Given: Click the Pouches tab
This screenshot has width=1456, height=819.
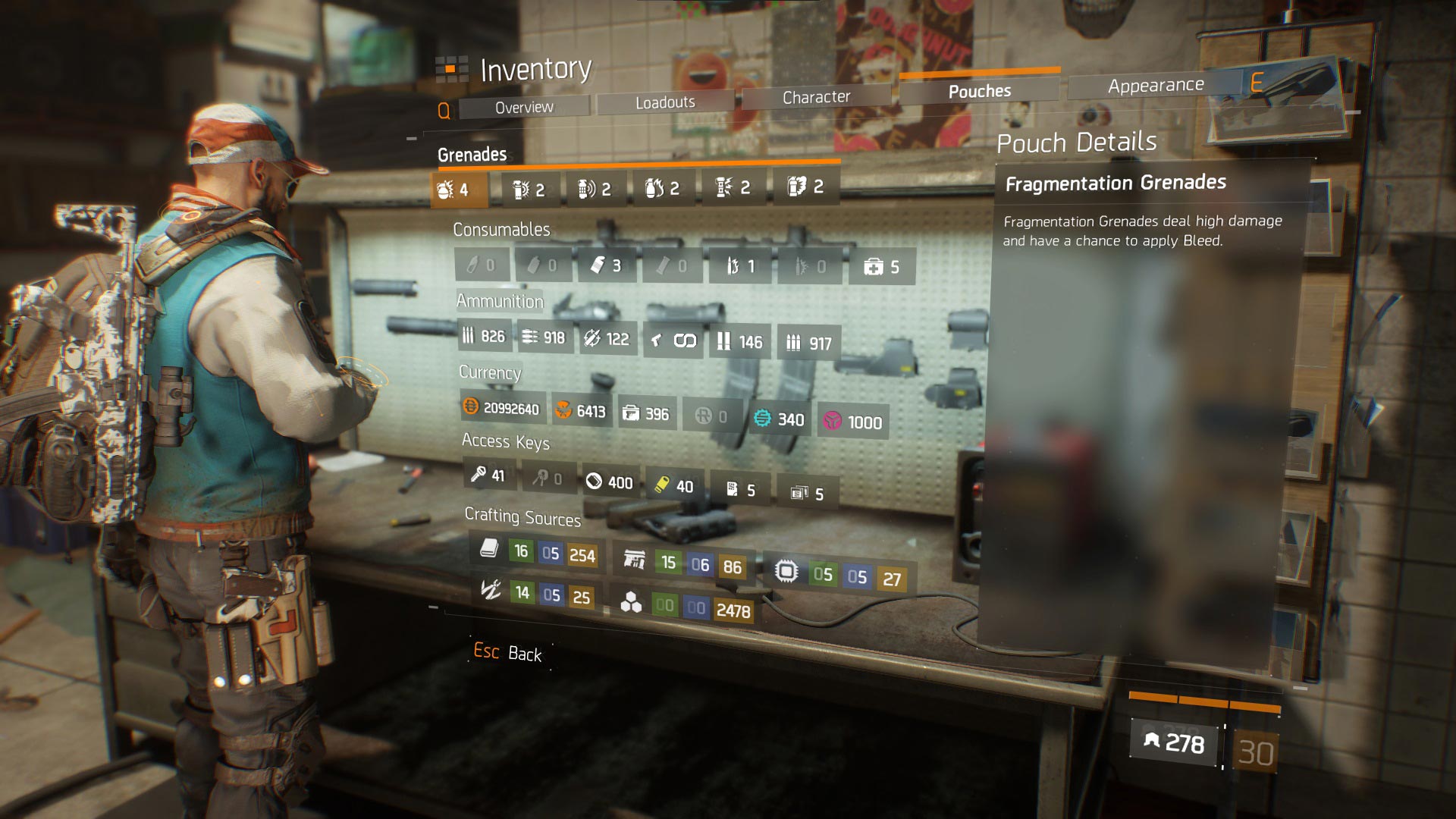Looking at the screenshot, I should click(x=979, y=91).
